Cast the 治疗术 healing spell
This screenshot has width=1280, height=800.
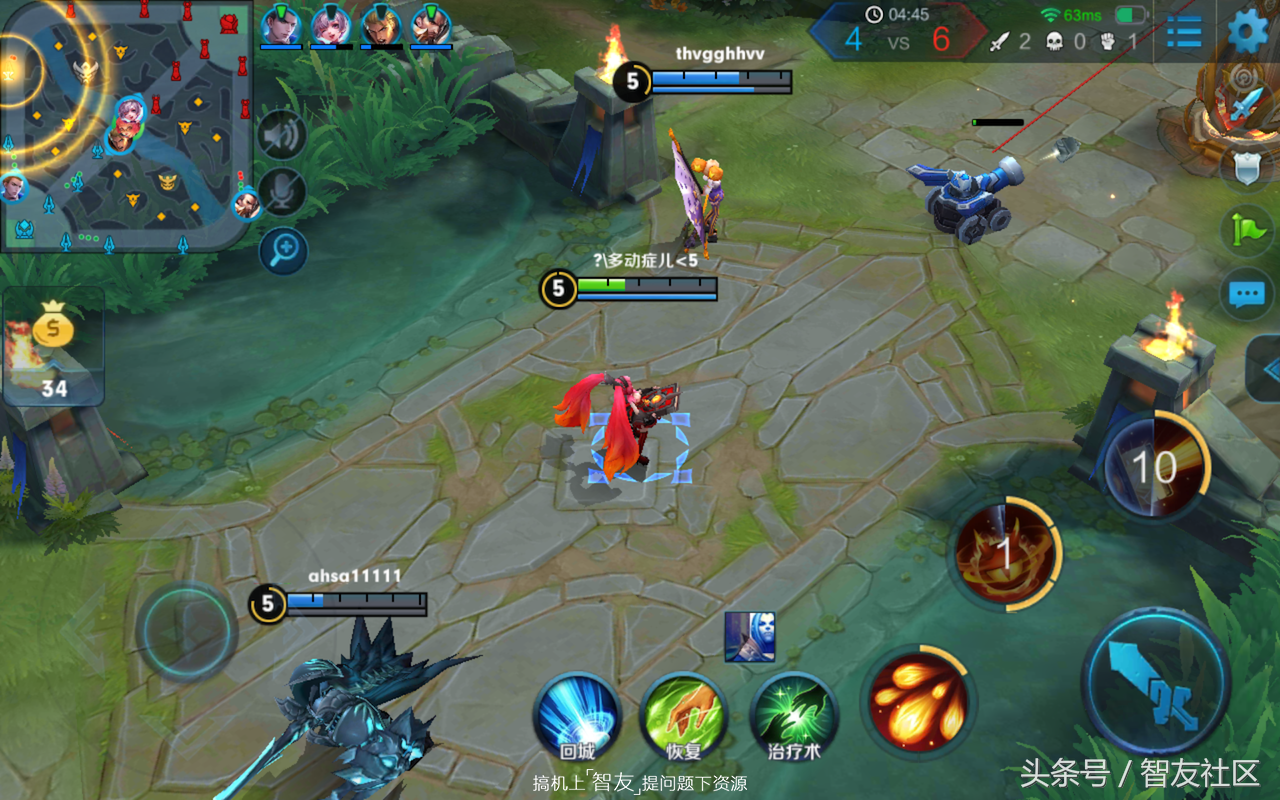794,715
